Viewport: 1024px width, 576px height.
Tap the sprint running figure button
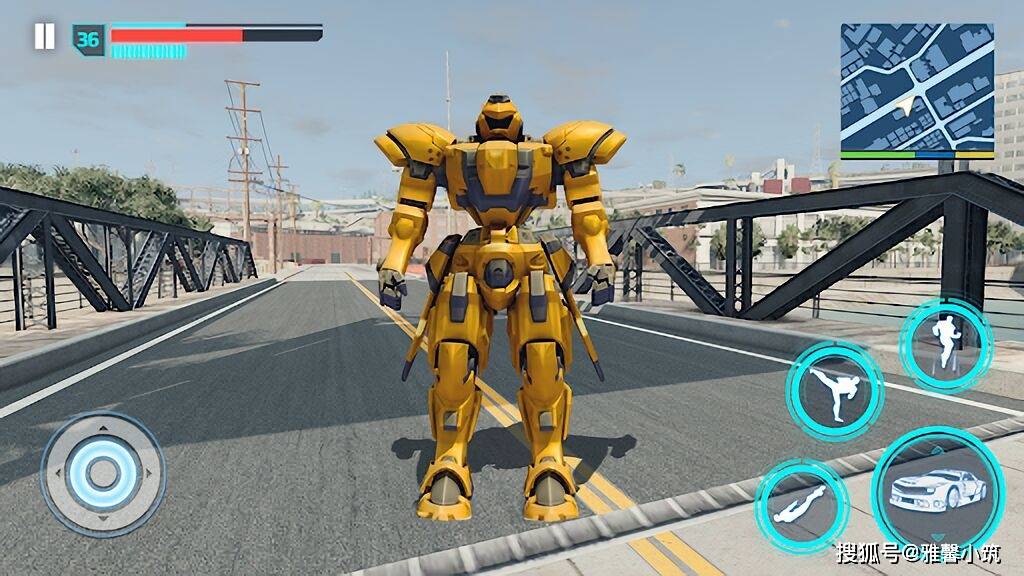click(945, 345)
